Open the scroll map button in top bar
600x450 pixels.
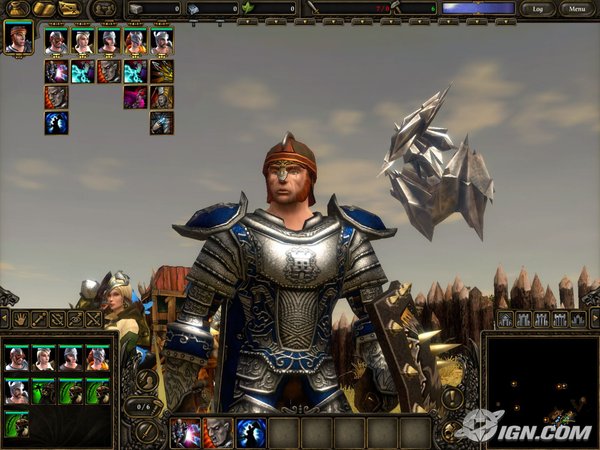pos(70,9)
